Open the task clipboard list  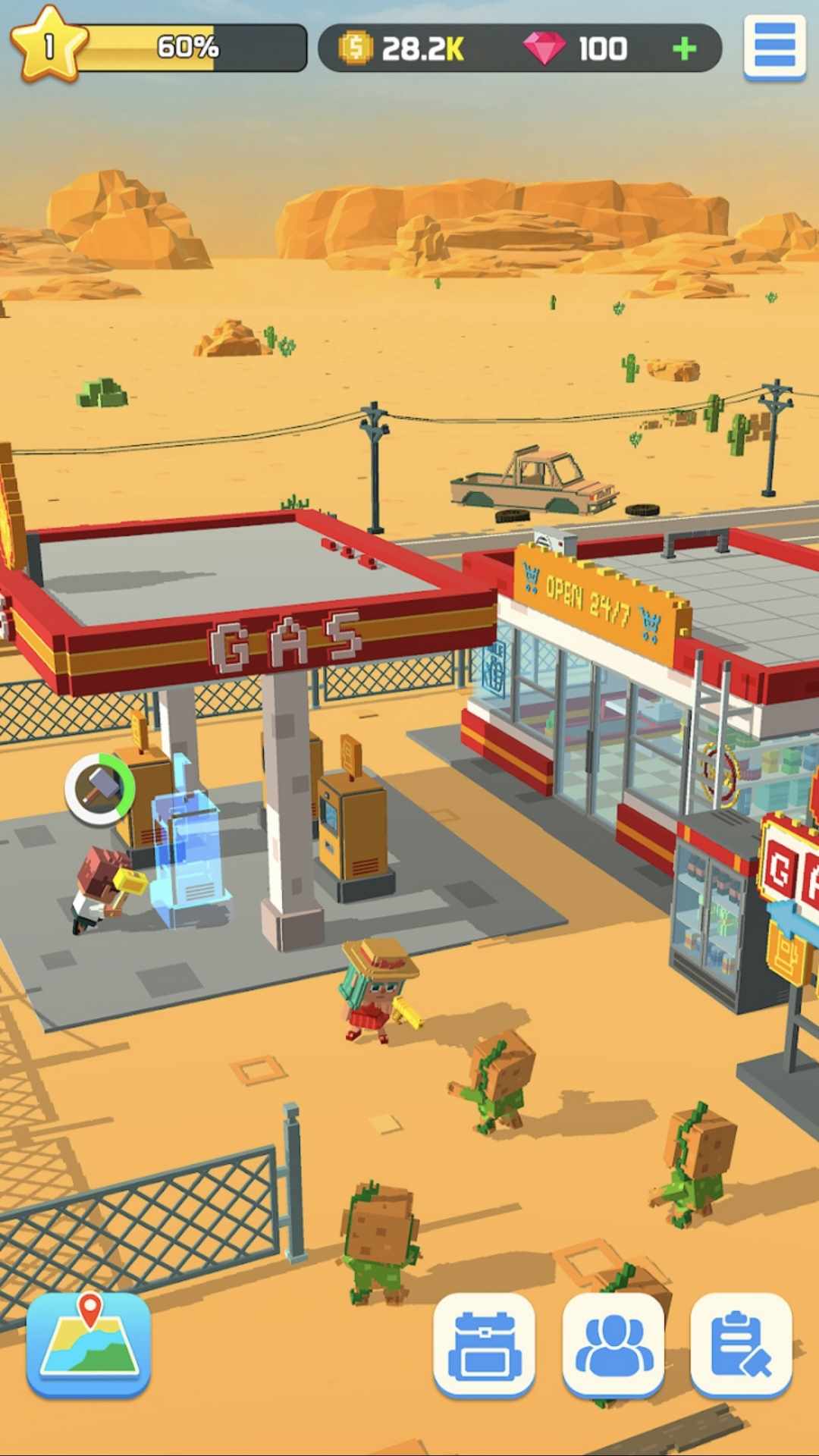pos(741,1345)
